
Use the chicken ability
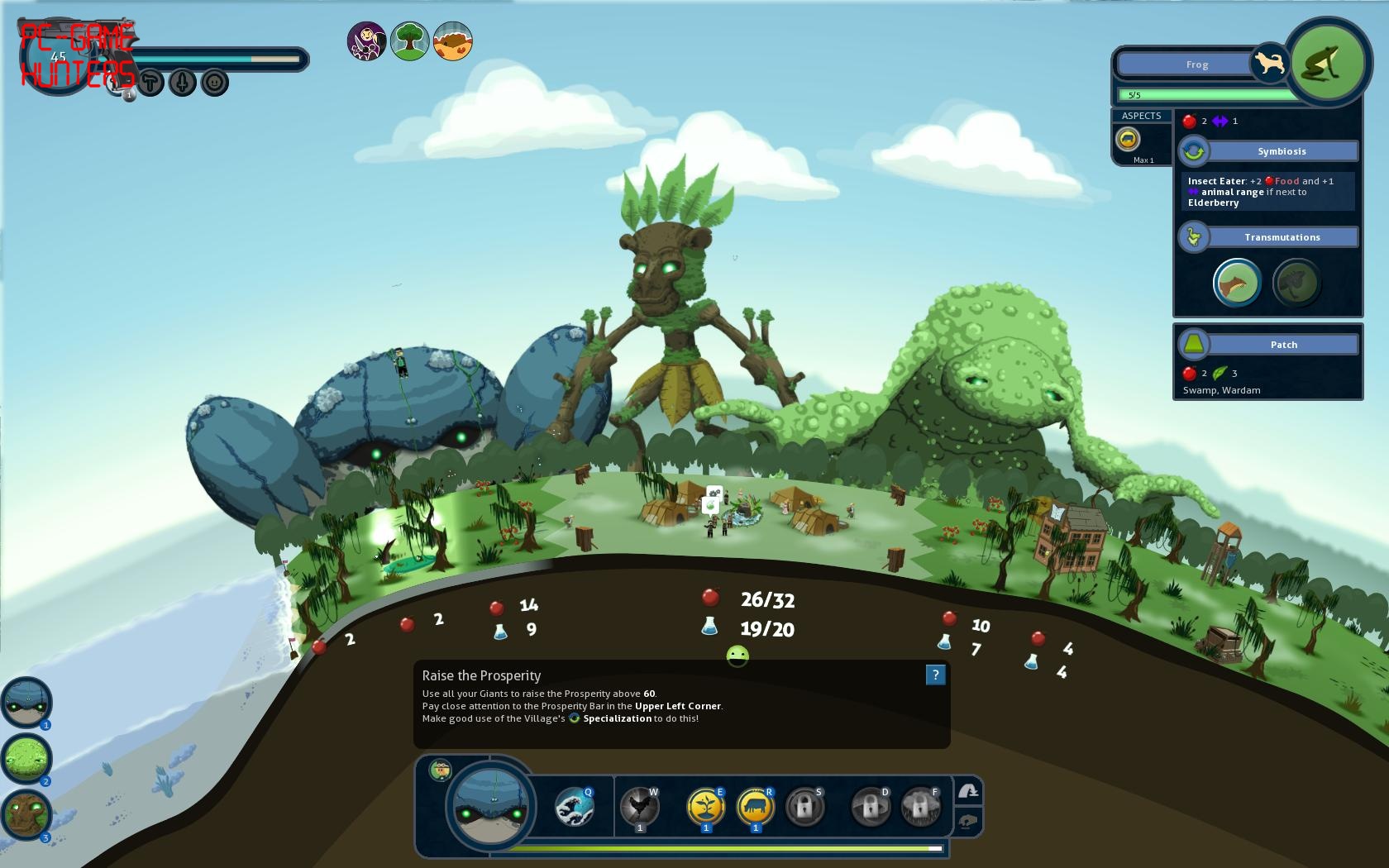[639, 808]
